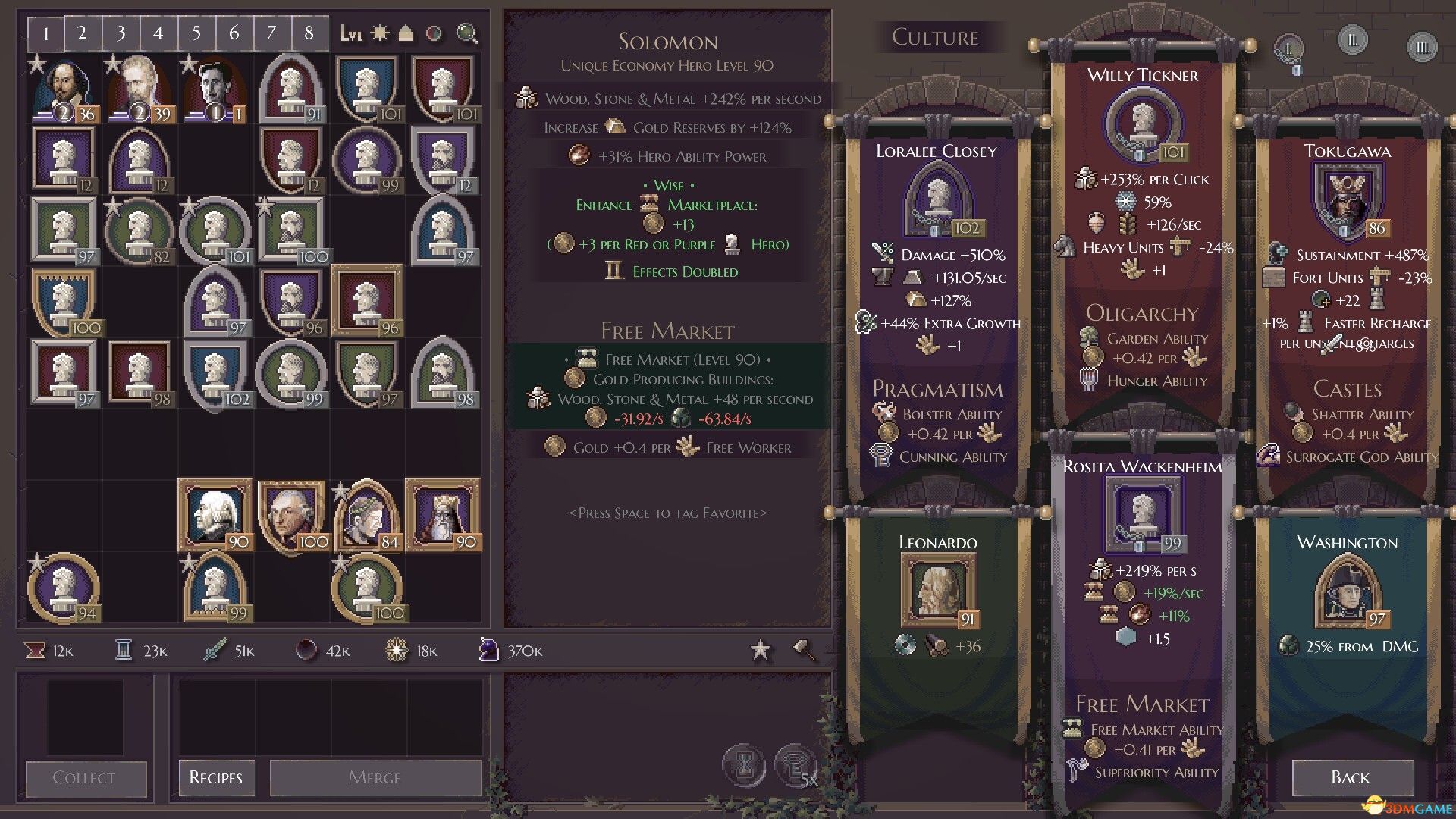
Task: Select the Leonardo hero banner
Action: [938, 607]
